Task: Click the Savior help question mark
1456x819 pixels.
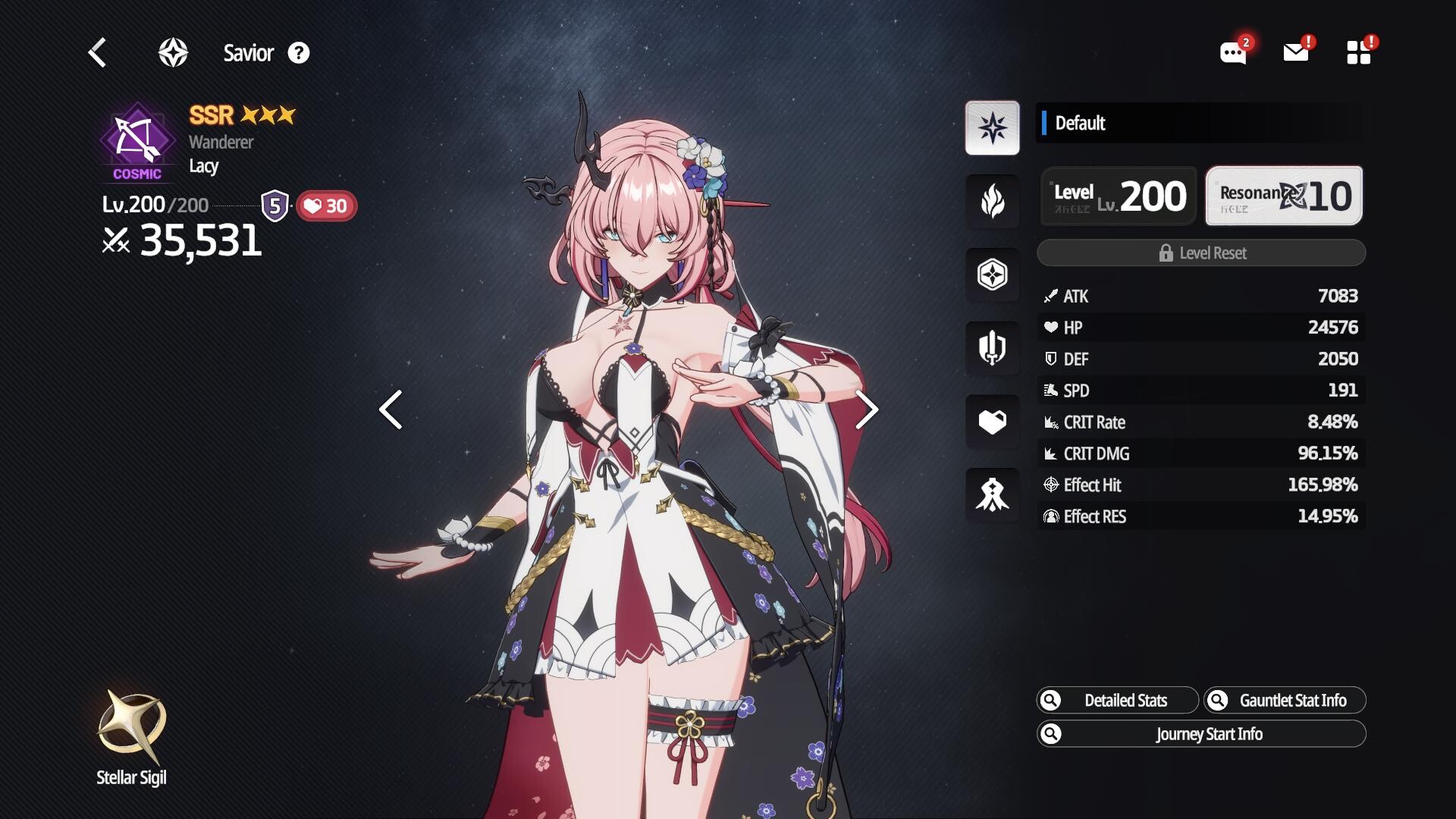Action: click(x=299, y=53)
